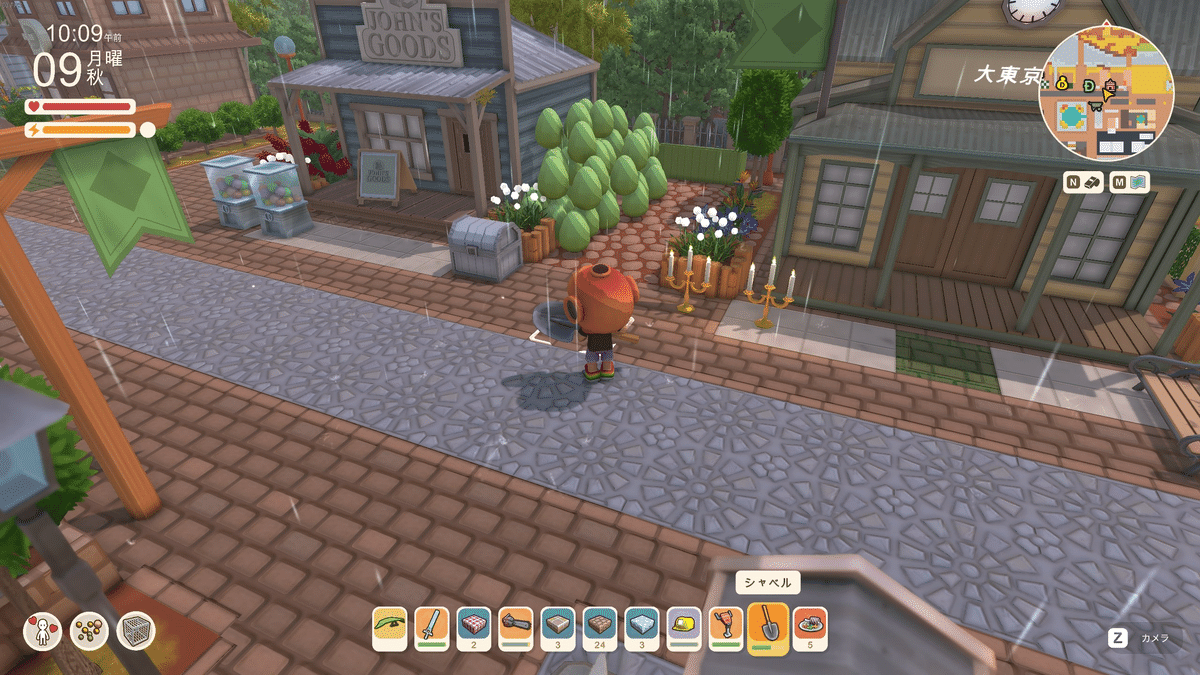Choose the food plate slot
The height and width of the screenshot is (675, 1200).
[x=810, y=627]
